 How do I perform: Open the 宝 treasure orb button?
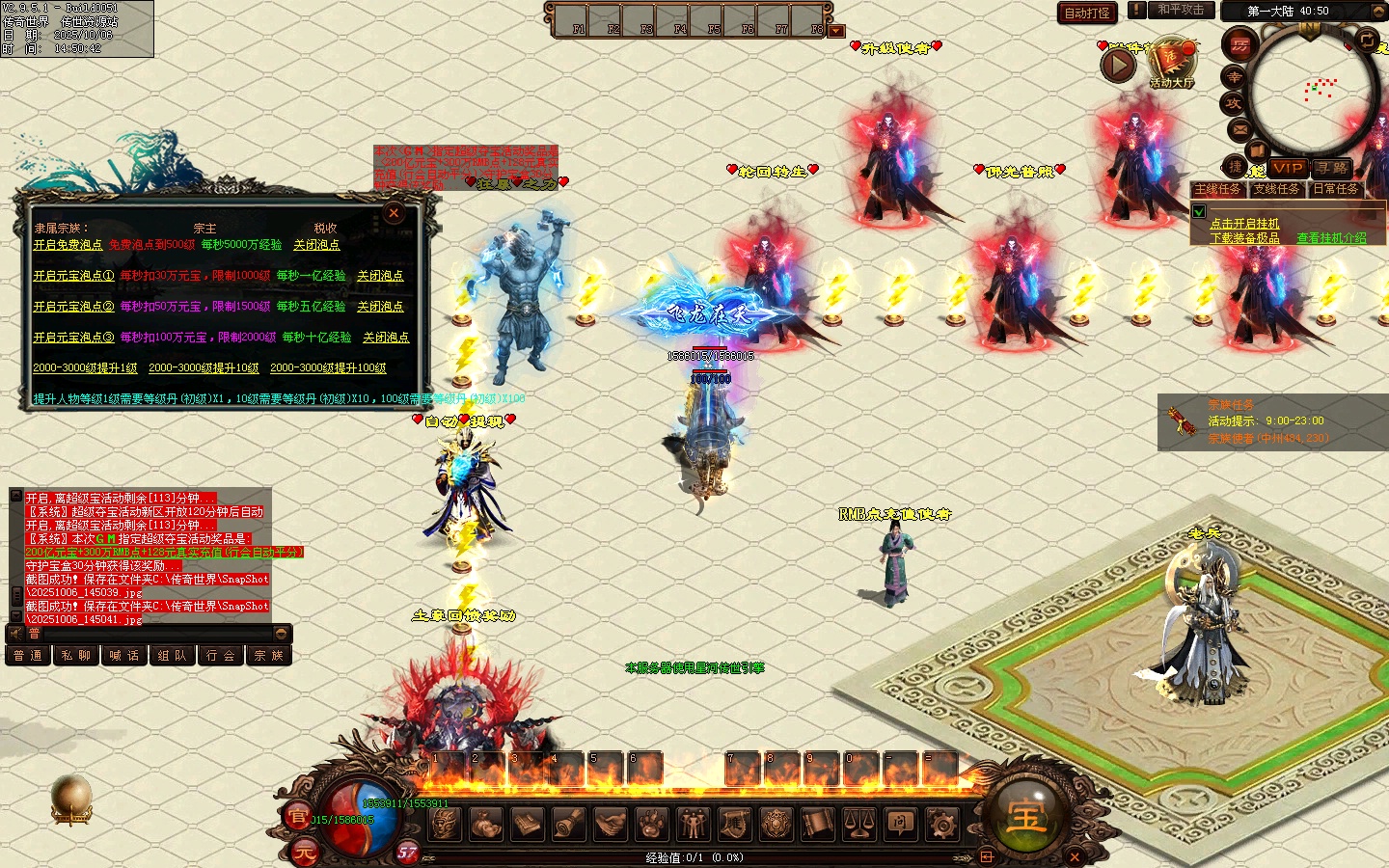1025,816
